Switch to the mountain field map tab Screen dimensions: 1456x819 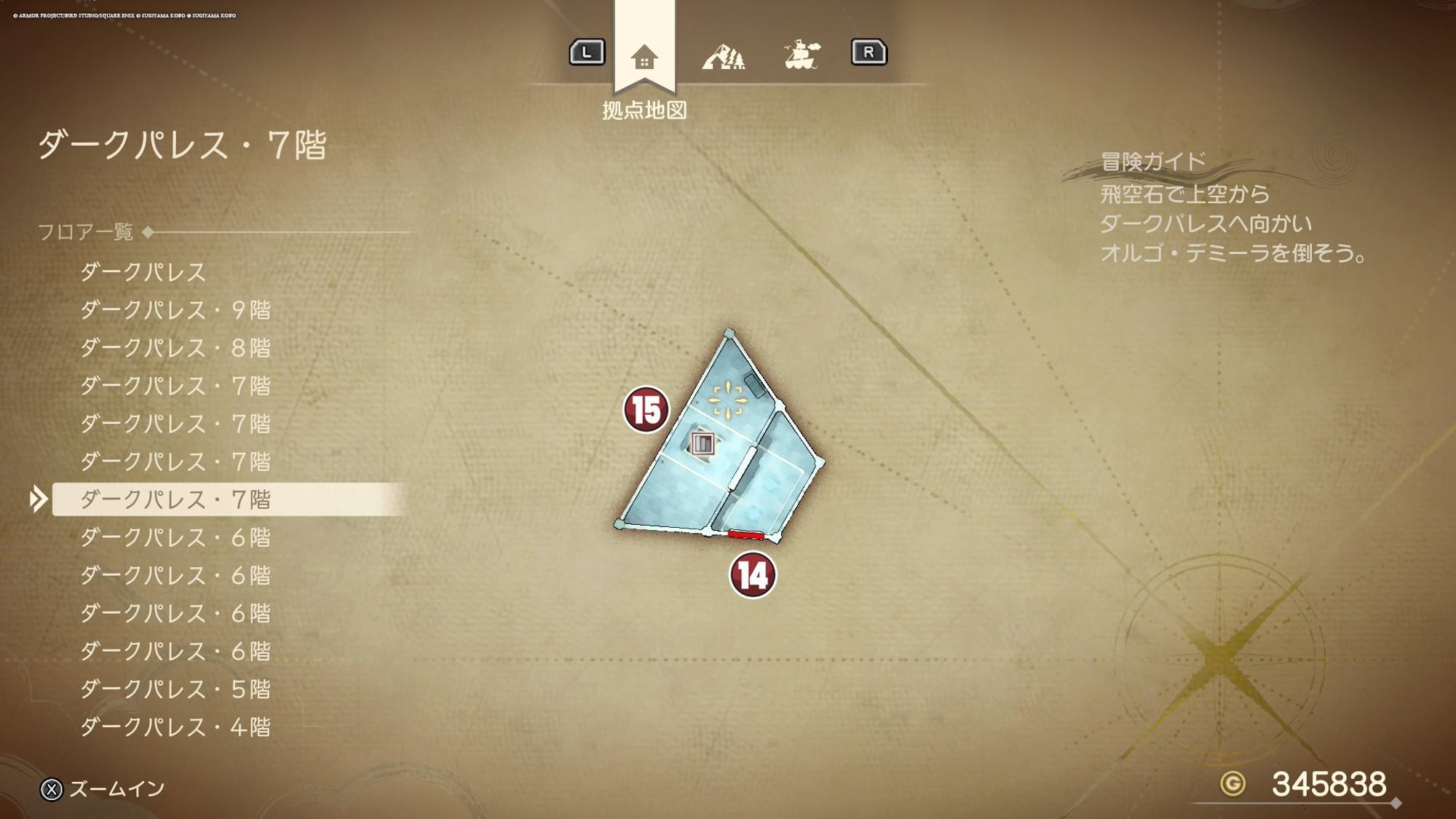tap(723, 55)
